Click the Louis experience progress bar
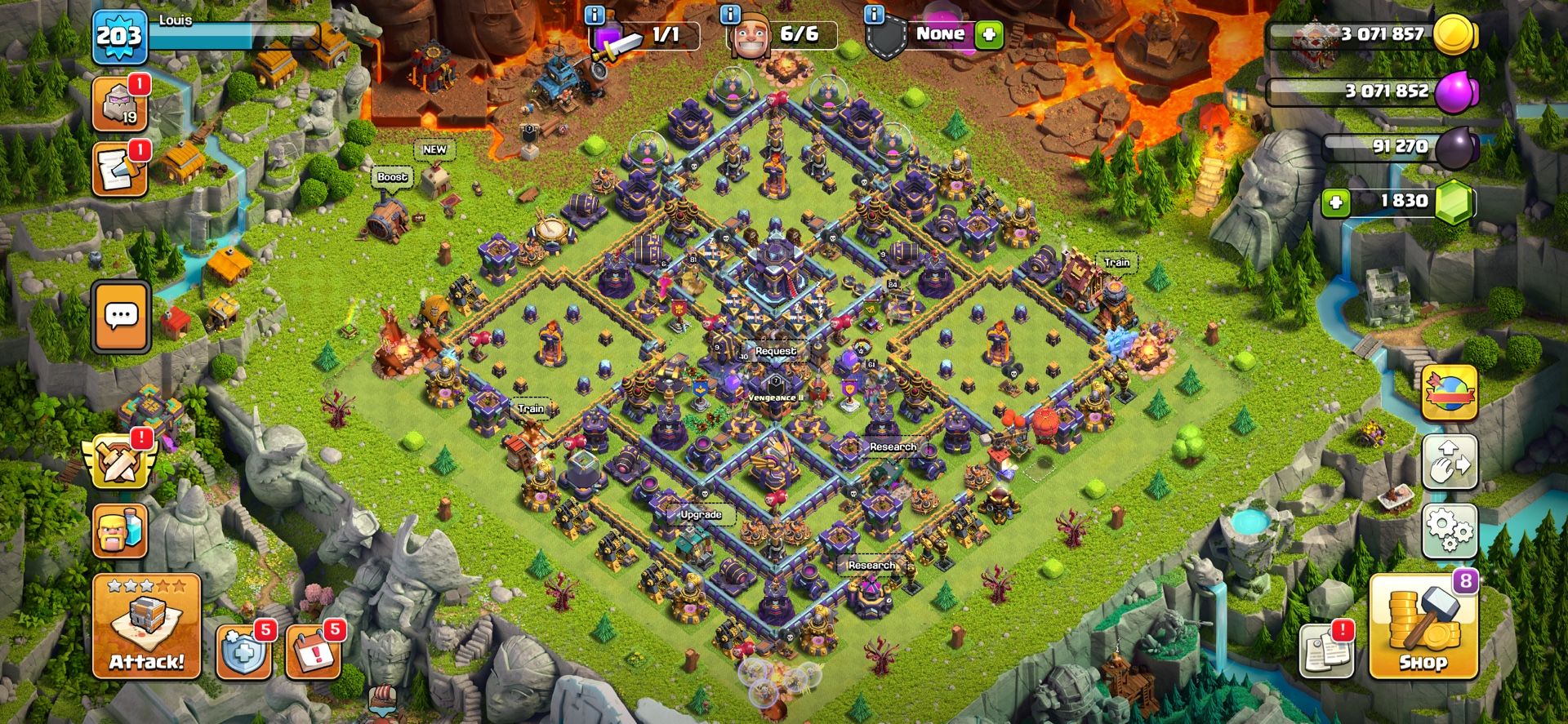The height and width of the screenshot is (724, 1568). 237,34
